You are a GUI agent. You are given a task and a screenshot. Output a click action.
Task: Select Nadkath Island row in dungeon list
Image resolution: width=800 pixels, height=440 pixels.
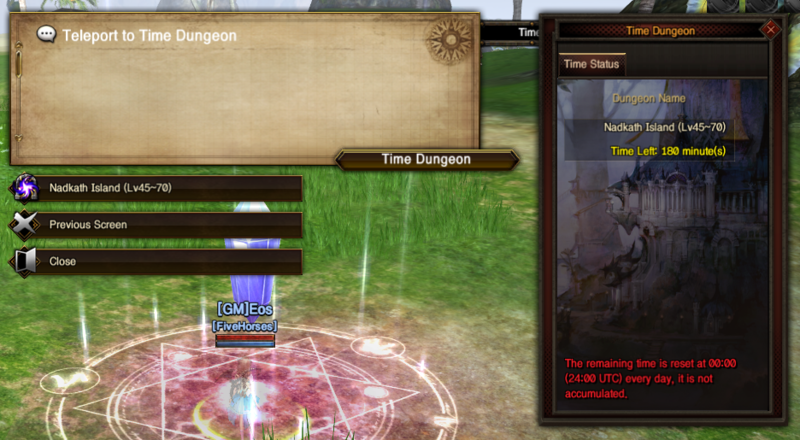click(x=664, y=128)
